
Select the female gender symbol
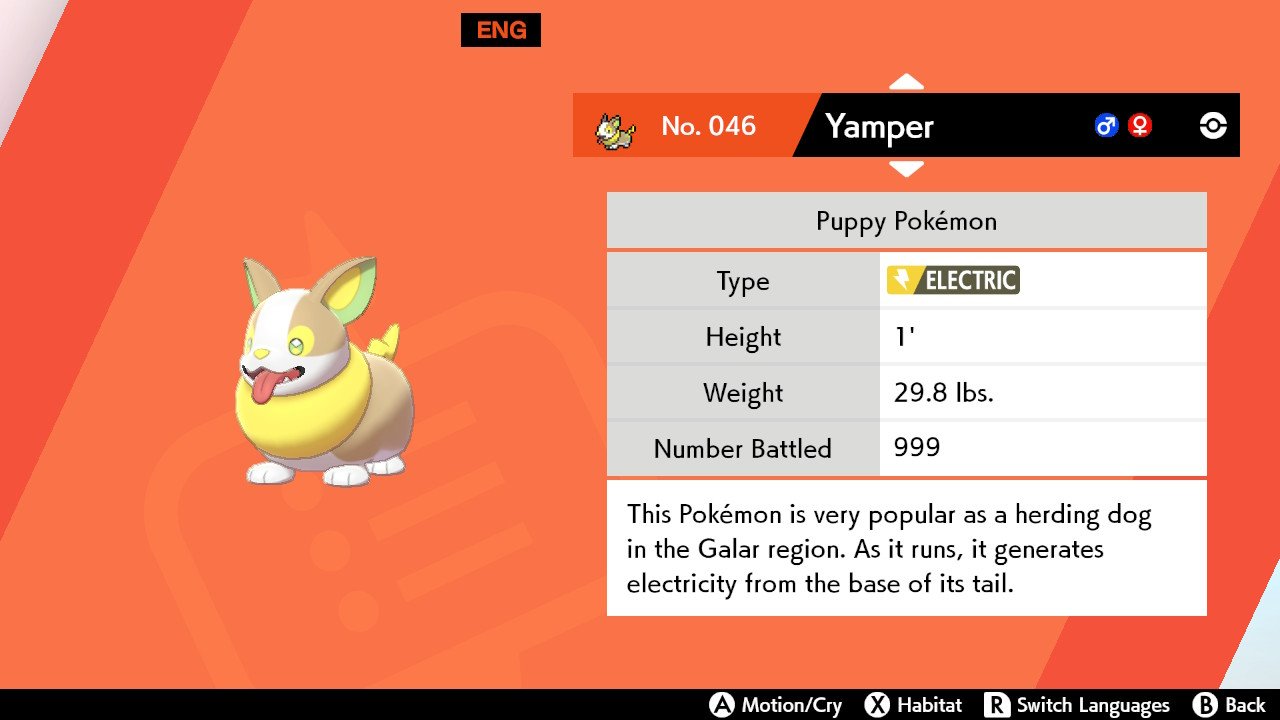1139,126
